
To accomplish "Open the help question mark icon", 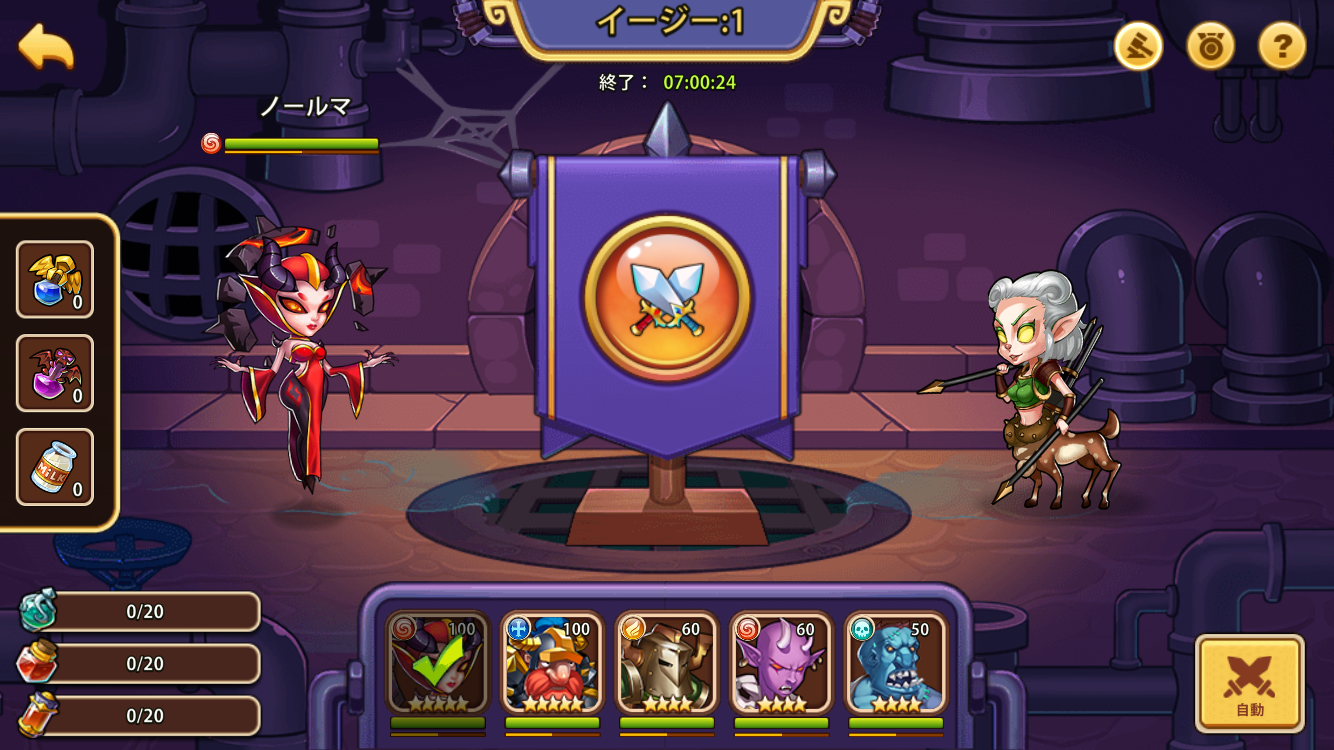I will 1283,46.
